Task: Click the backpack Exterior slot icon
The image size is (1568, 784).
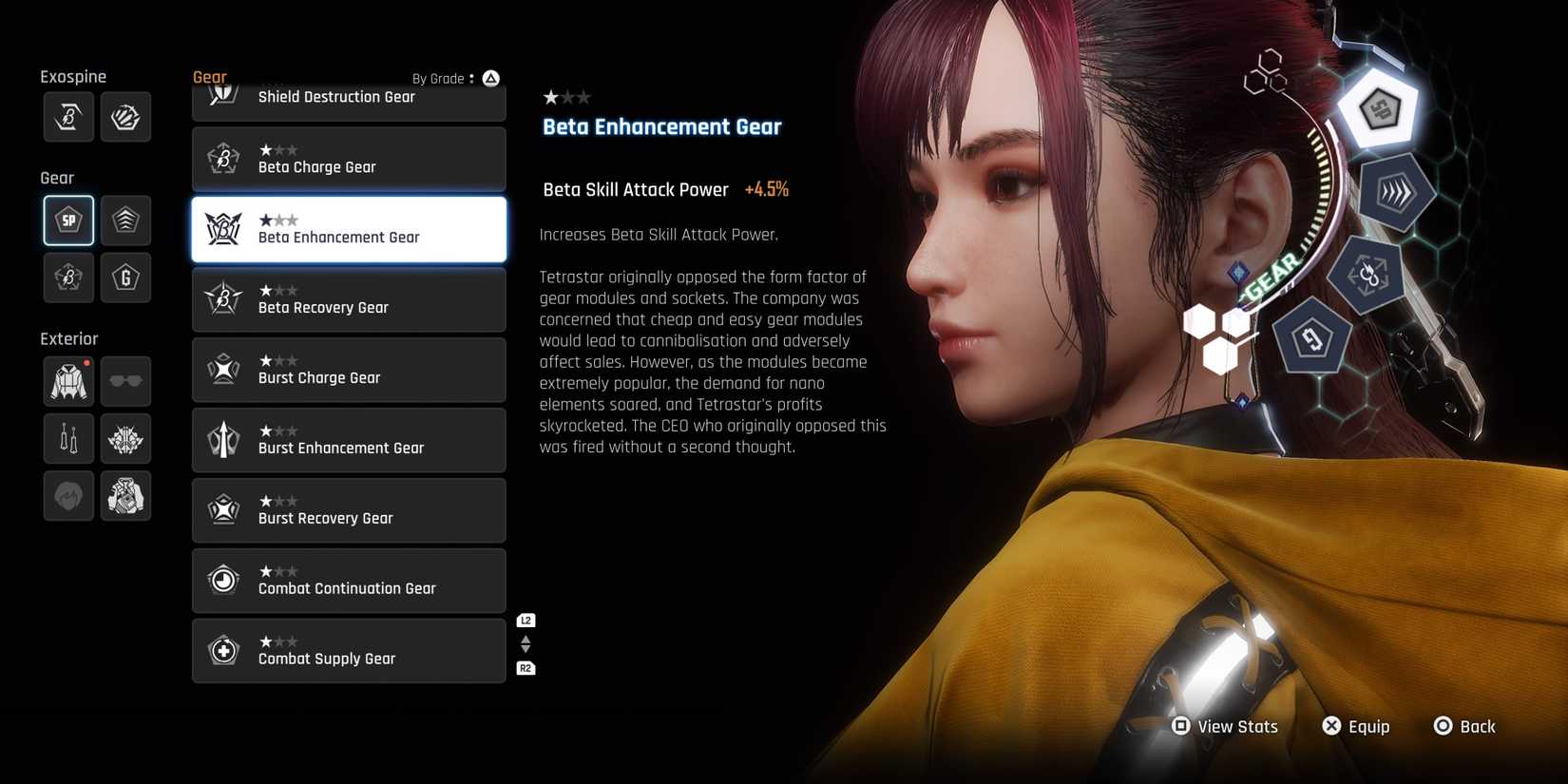Action: pyautogui.click(x=125, y=495)
